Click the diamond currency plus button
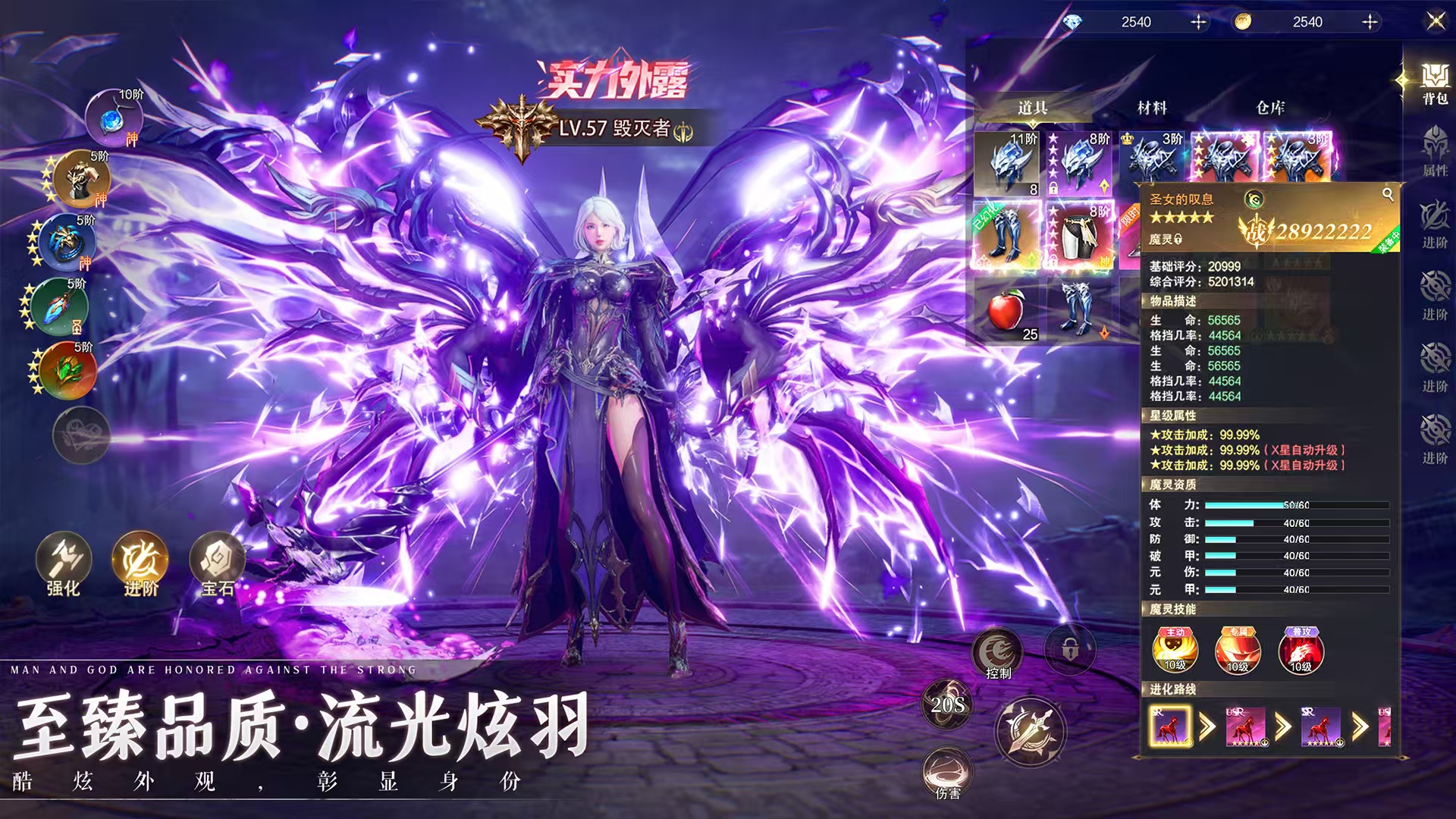Screen dimensions: 1456x819 [1198, 22]
